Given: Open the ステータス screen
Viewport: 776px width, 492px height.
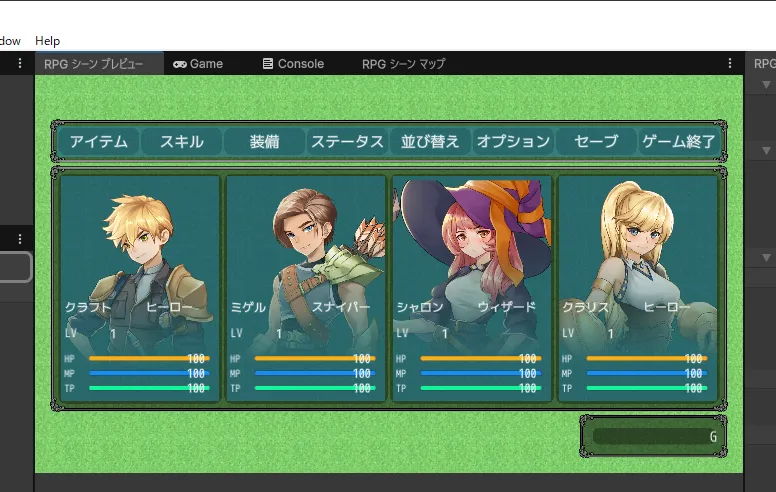Looking at the screenshot, I should point(347,141).
